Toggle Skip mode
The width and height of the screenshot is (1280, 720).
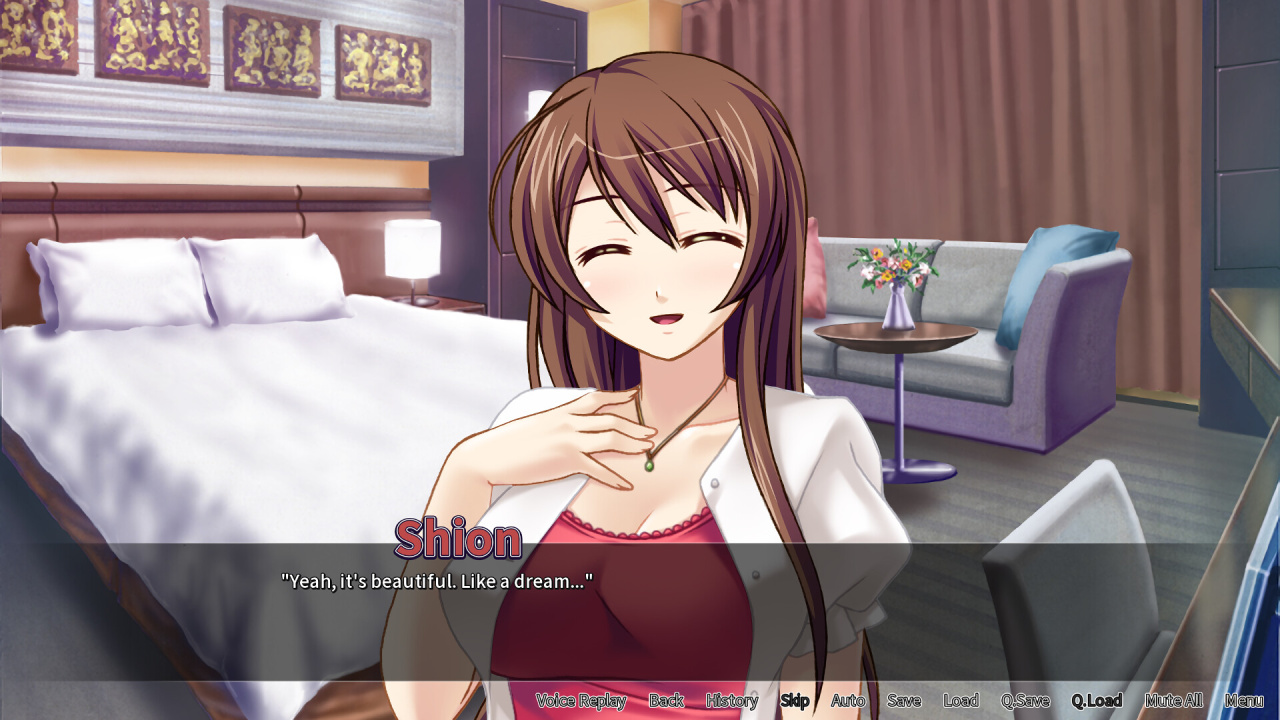pos(795,701)
